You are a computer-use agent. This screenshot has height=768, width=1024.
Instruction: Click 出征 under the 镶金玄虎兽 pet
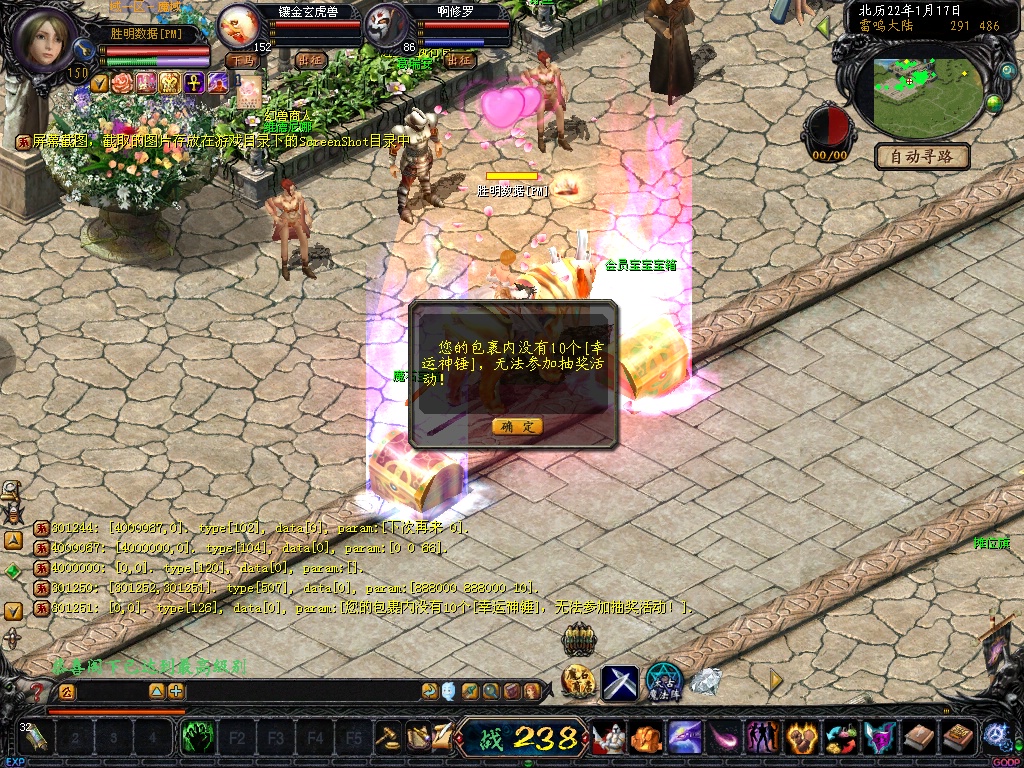(x=311, y=60)
